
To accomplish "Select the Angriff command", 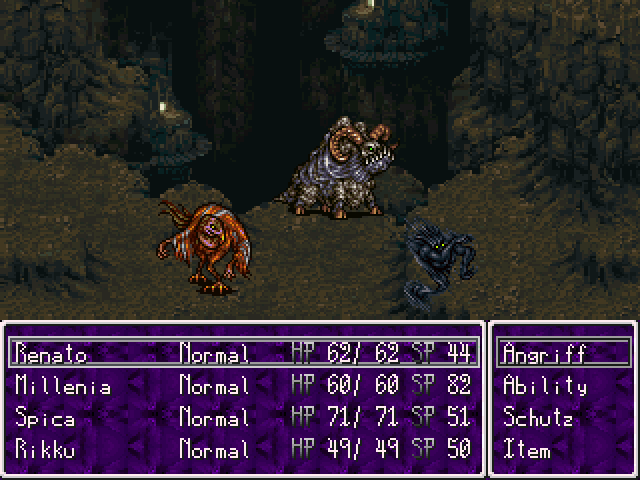I will pos(545,353).
